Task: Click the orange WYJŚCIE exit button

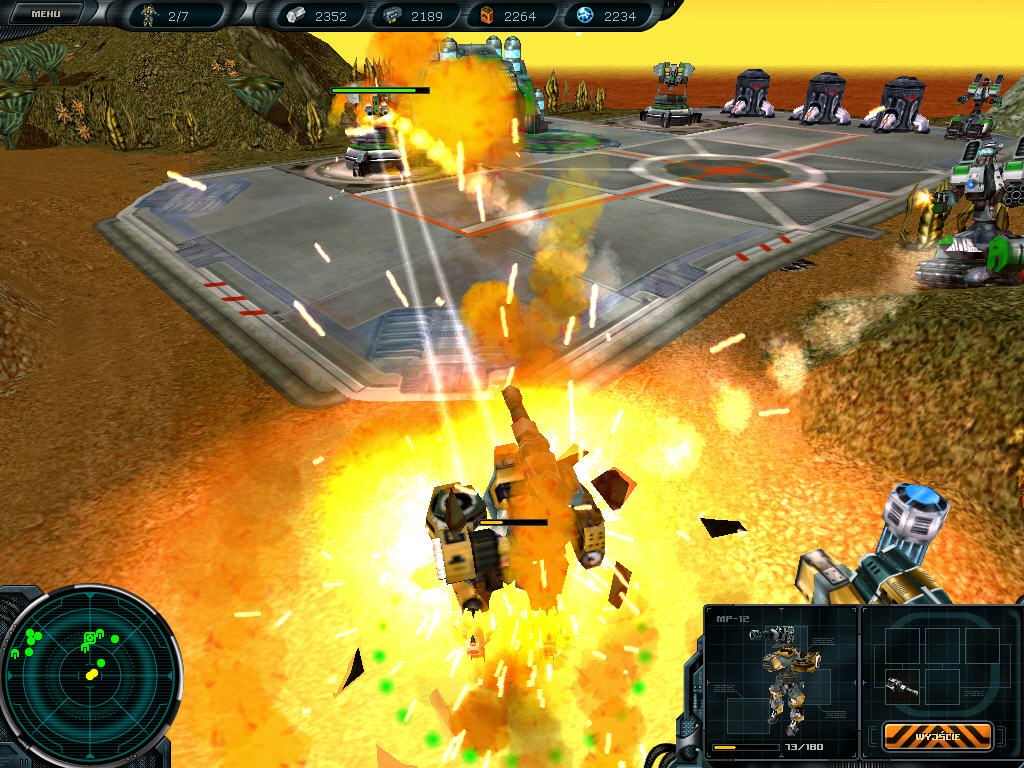Action: [x=937, y=735]
